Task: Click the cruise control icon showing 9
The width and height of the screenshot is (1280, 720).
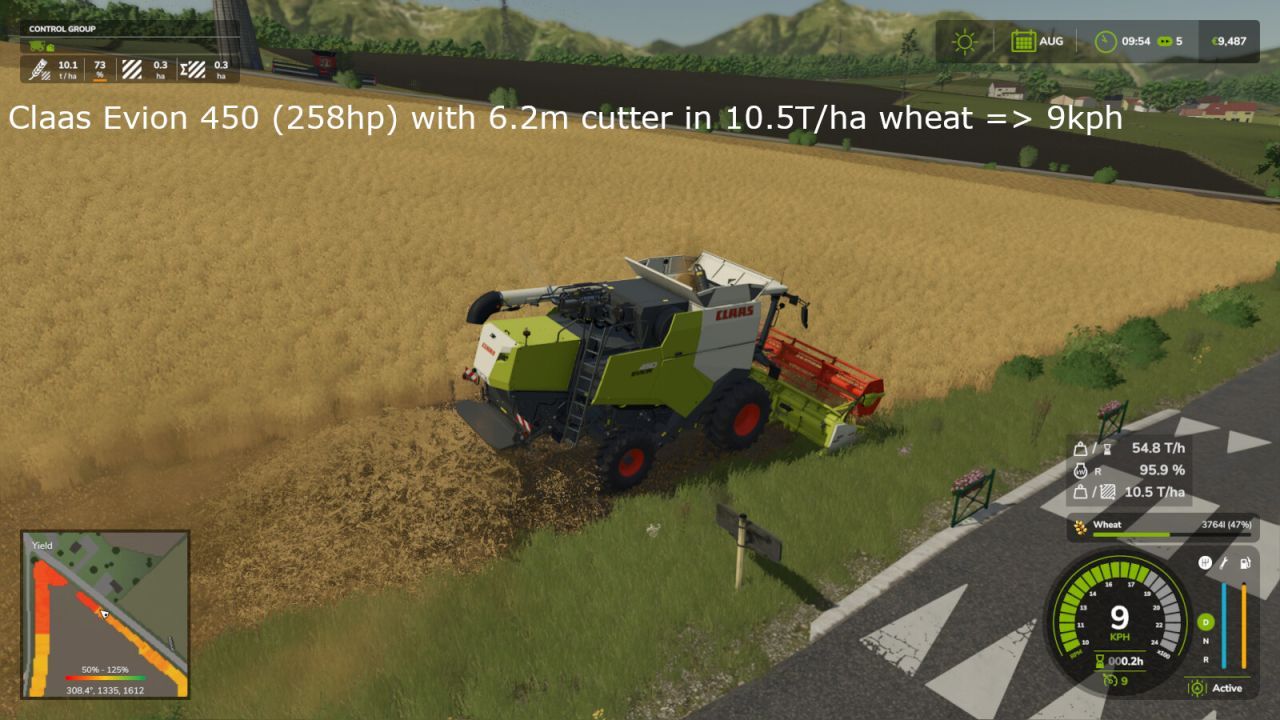Action: tap(1110, 680)
